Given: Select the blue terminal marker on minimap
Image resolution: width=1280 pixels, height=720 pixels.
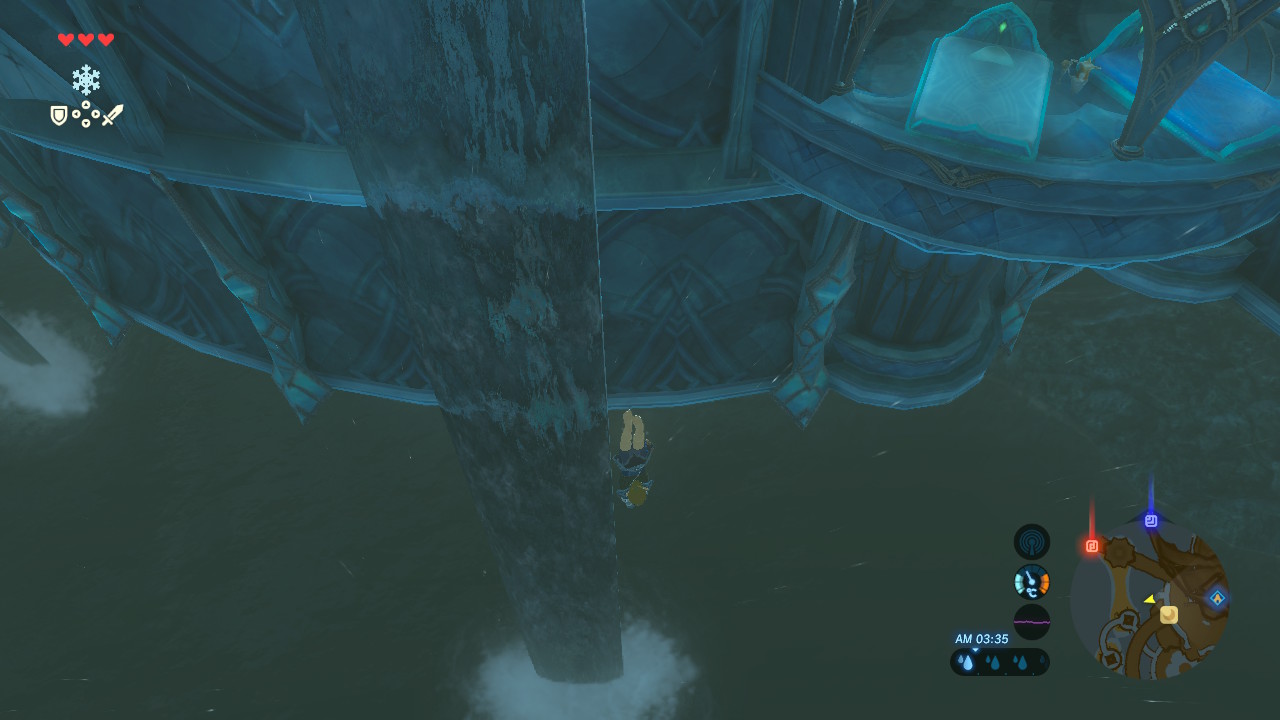Looking at the screenshot, I should tap(1151, 521).
